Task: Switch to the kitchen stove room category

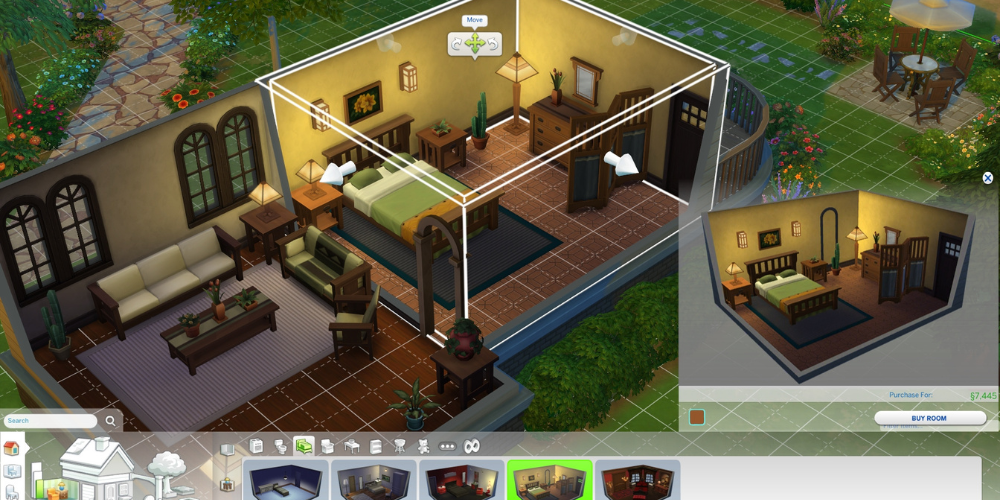Action: [256, 446]
